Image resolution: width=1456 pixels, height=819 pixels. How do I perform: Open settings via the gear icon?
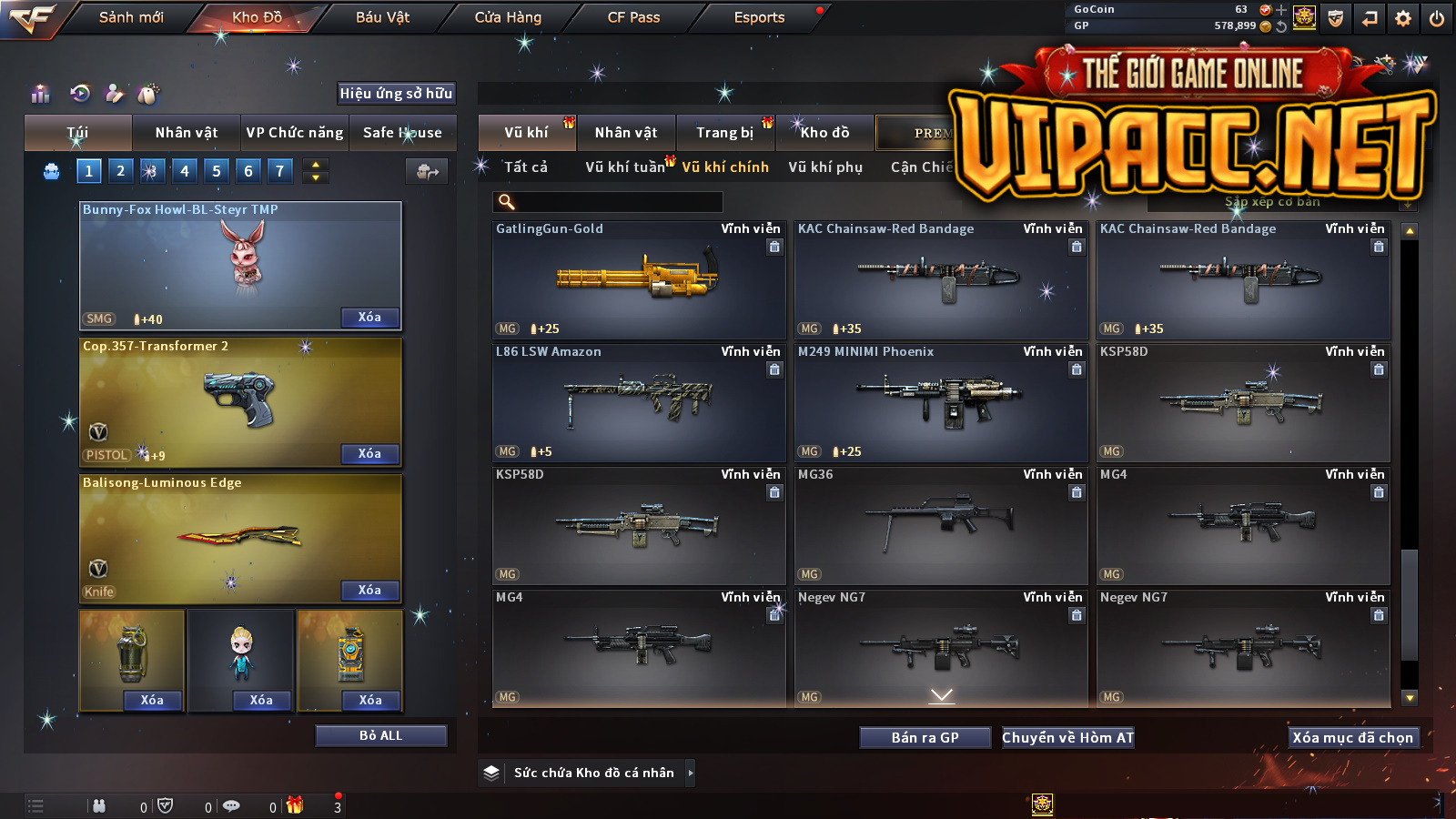point(1403,18)
